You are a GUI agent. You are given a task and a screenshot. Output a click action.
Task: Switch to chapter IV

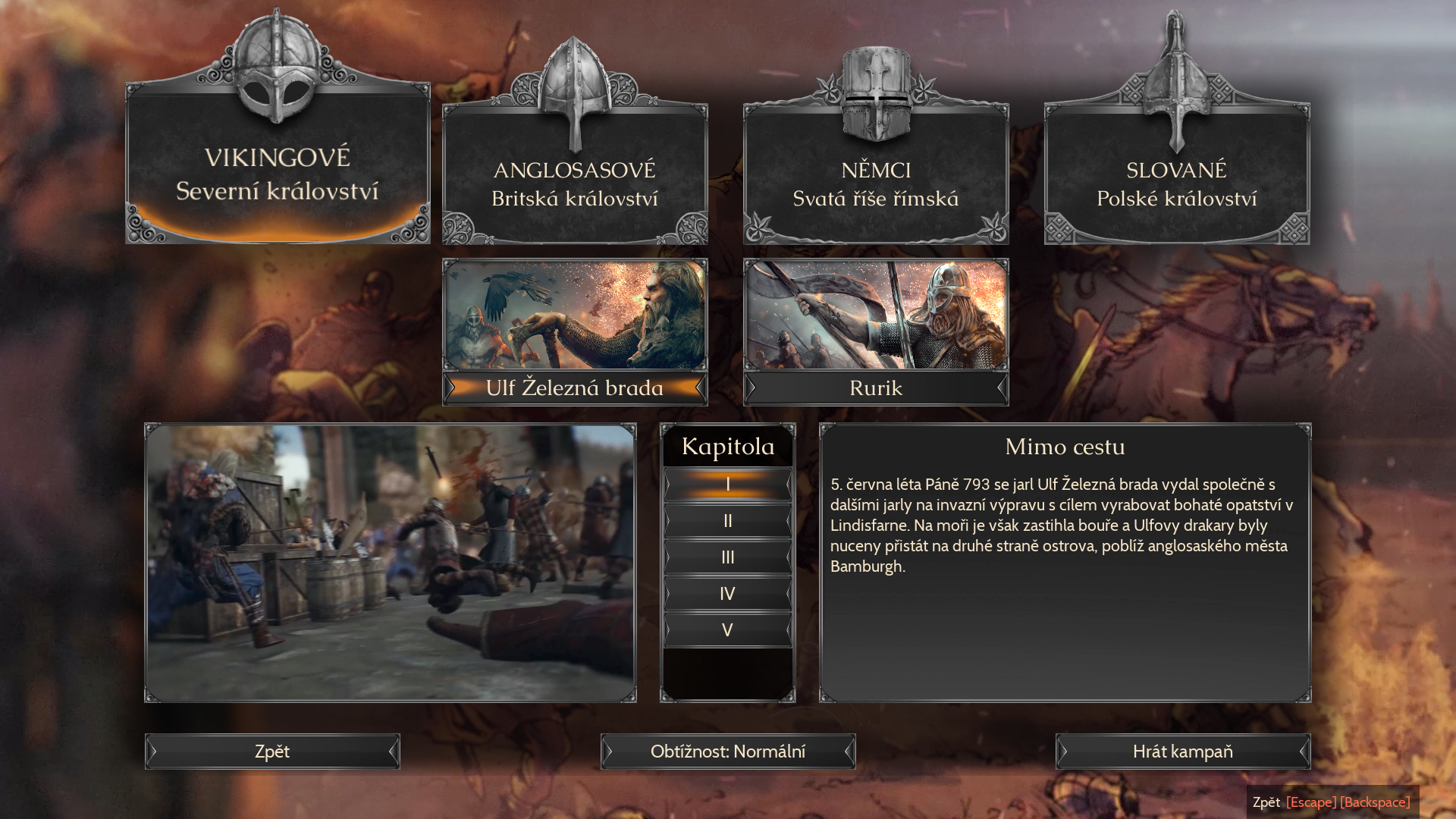point(728,594)
